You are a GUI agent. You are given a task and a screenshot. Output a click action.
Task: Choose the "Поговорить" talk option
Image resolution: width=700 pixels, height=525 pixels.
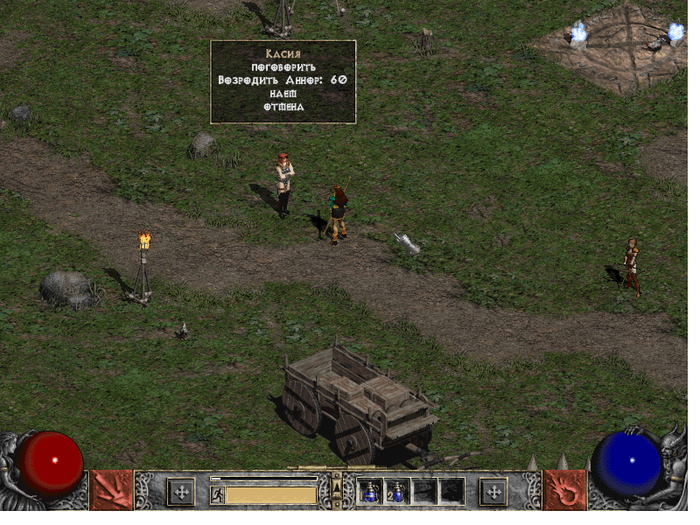pyautogui.click(x=283, y=64)
